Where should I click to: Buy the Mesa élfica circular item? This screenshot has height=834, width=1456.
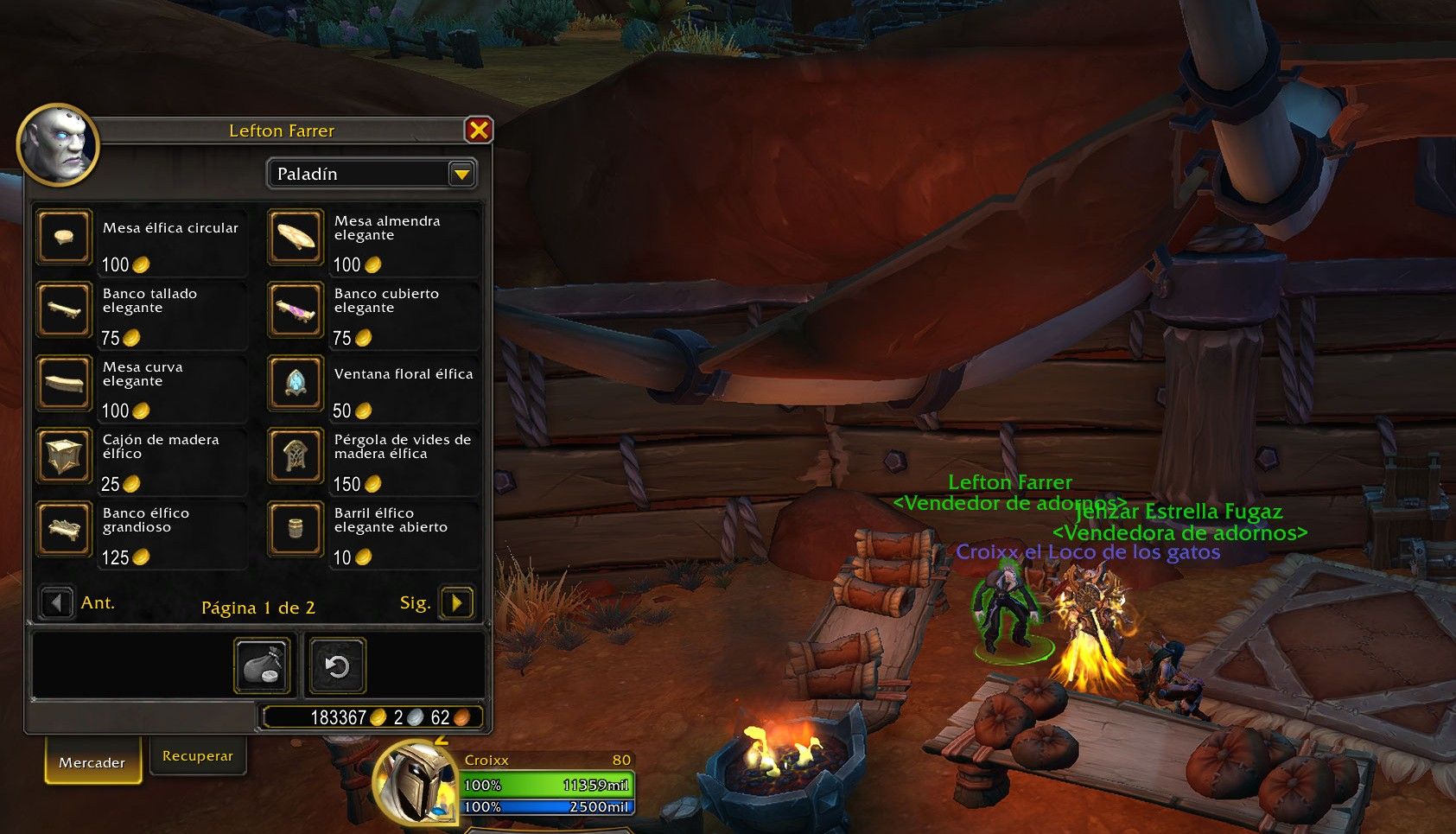pyautogui.click(x=64, y=237)
